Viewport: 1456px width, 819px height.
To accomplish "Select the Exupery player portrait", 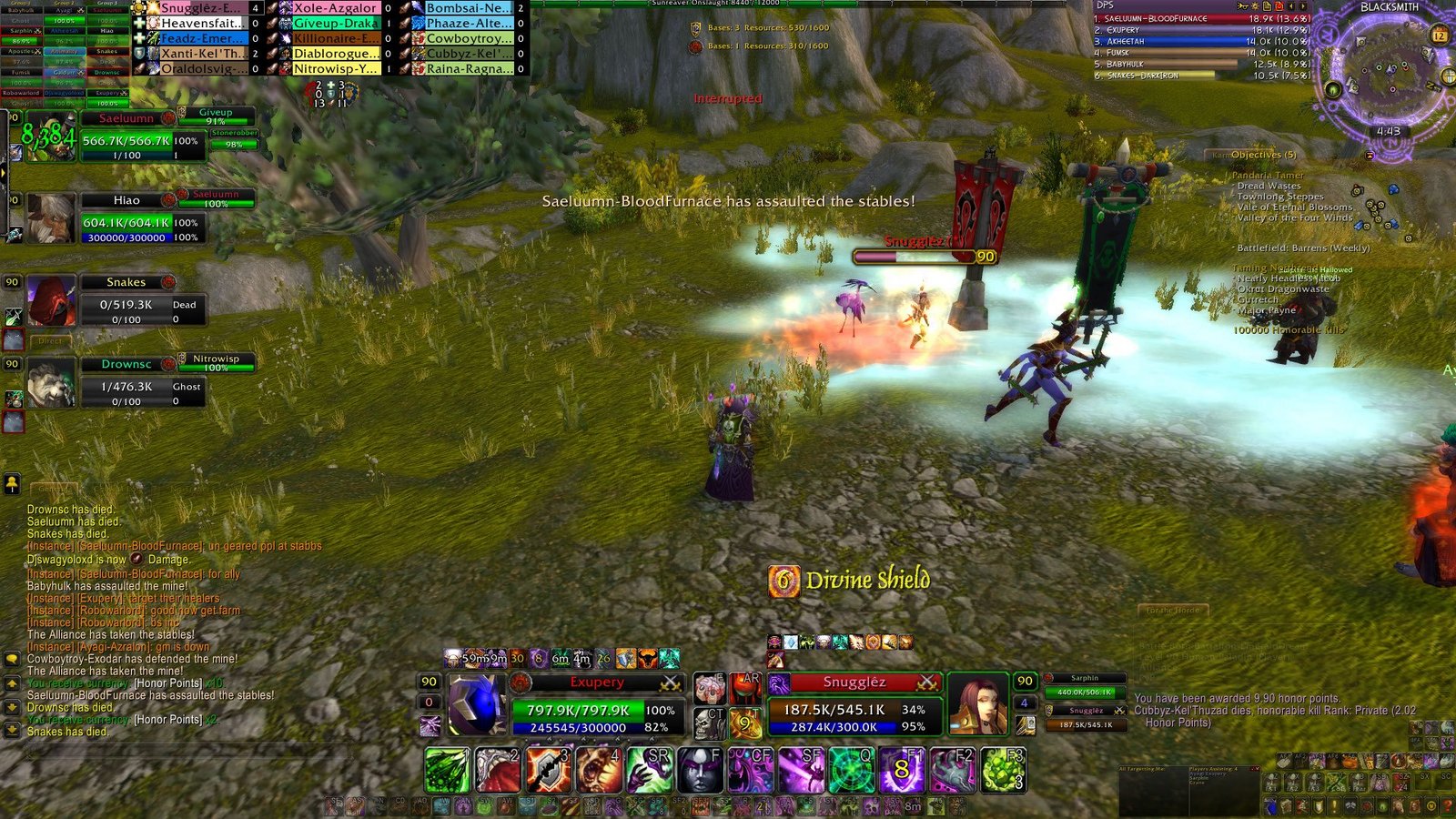I will pos(476,704).
